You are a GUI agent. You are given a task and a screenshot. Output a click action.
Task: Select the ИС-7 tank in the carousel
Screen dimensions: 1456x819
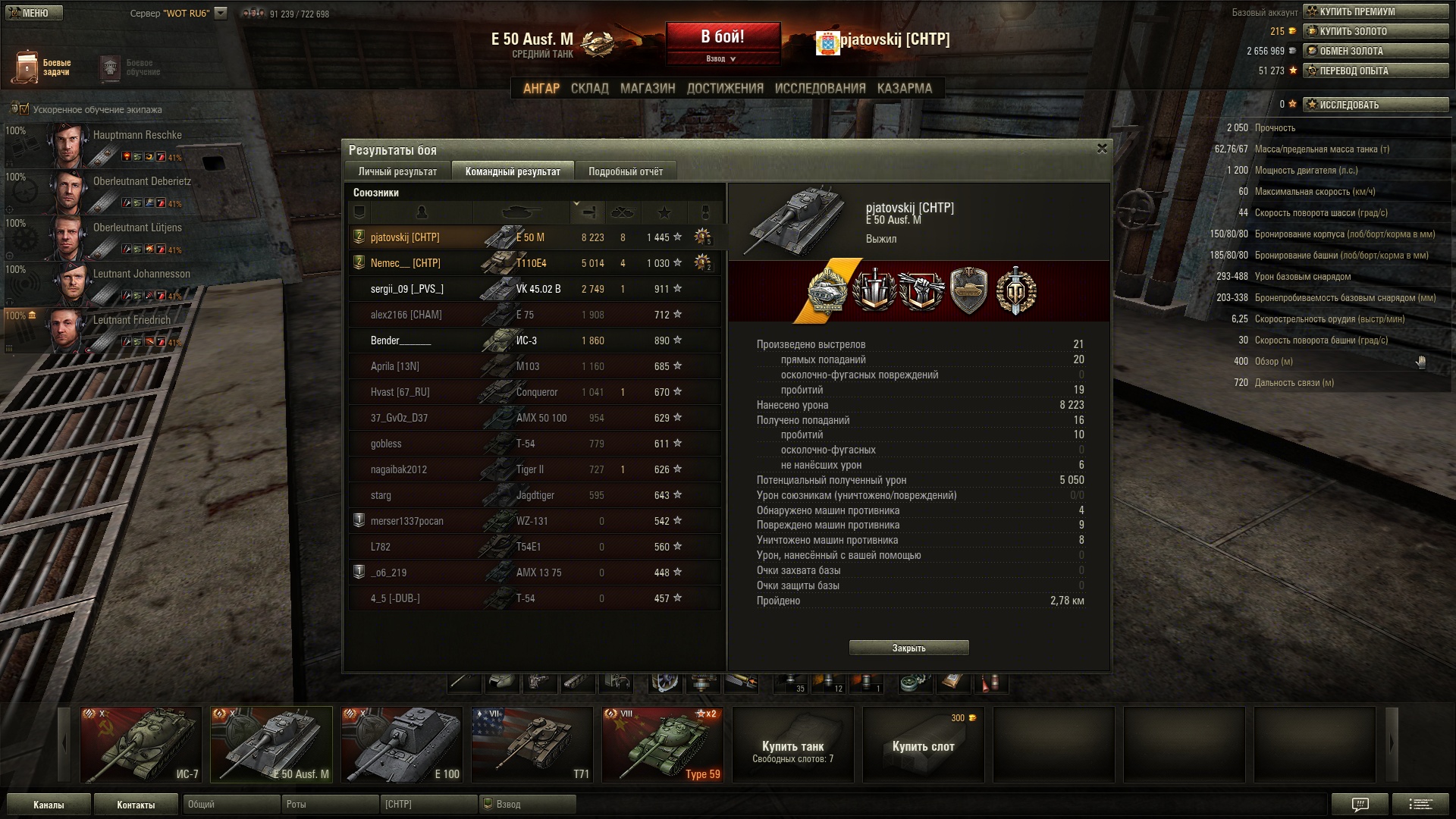141,744
